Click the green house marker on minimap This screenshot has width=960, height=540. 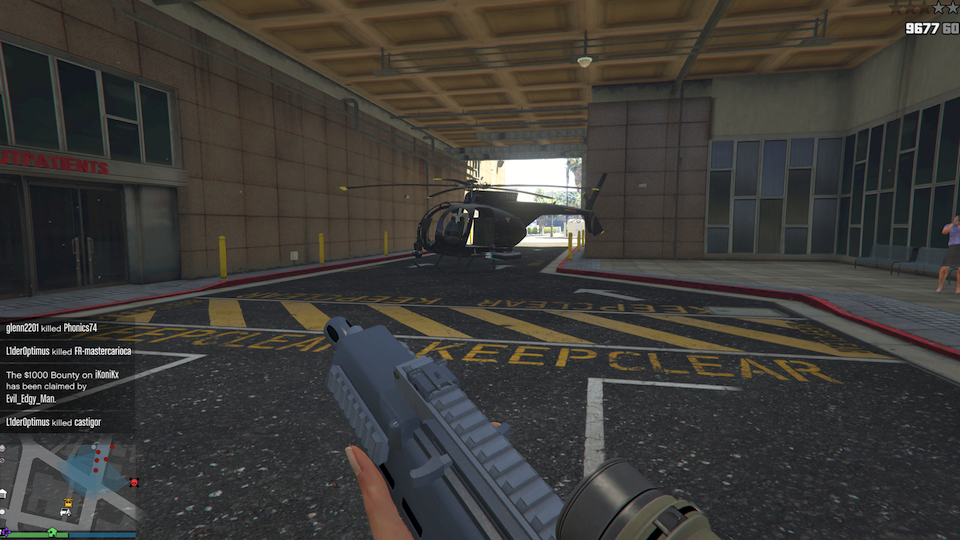click(52, 531)
